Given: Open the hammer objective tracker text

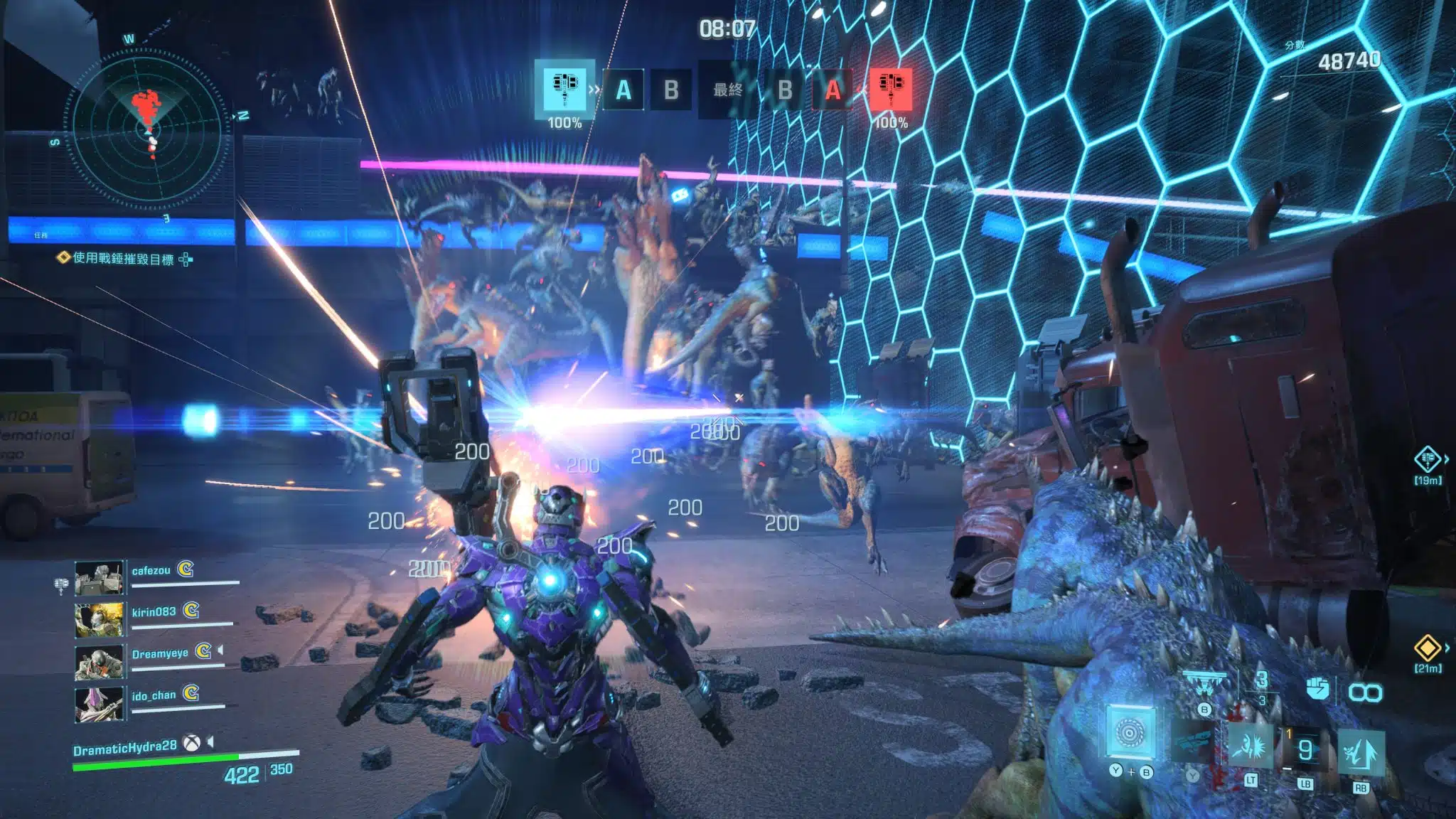Looking at the screenshot, I should (124, 259).
